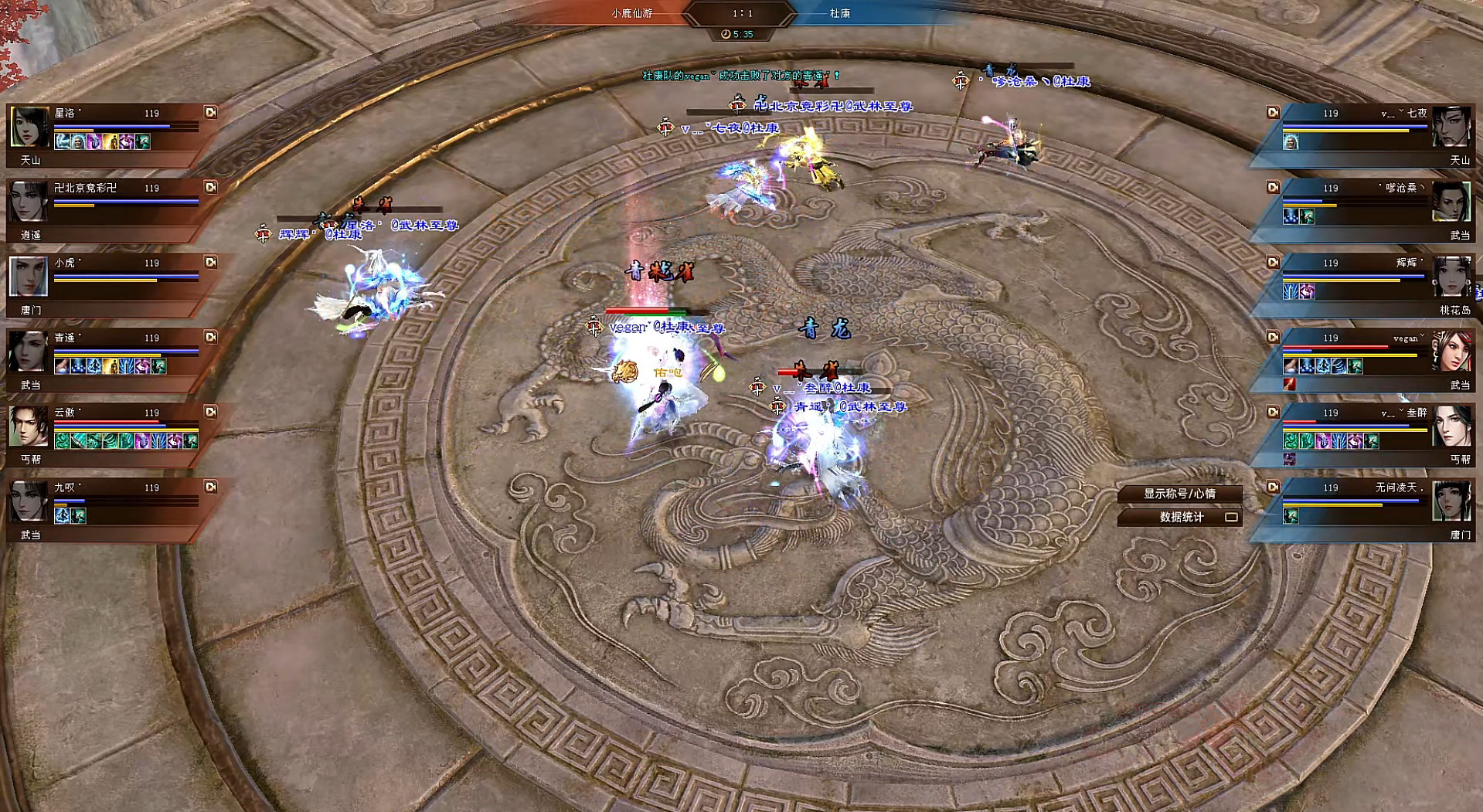Spectate vegan via the camera icon
The width and height of the screenshot is (1483, 812).
1273,337
